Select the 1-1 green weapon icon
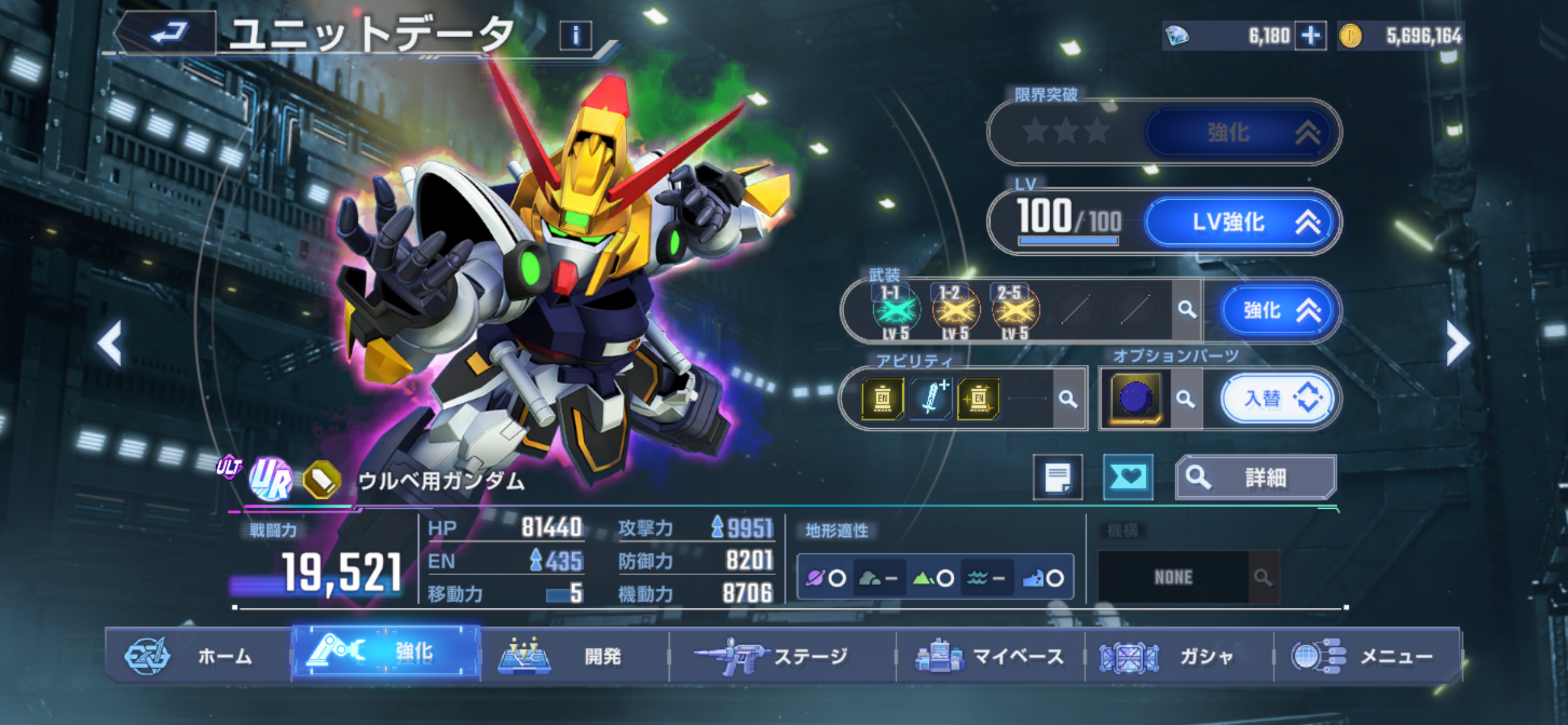This screenshot has width=1568, height=725. pyautogui.click(x=895, y=311)
